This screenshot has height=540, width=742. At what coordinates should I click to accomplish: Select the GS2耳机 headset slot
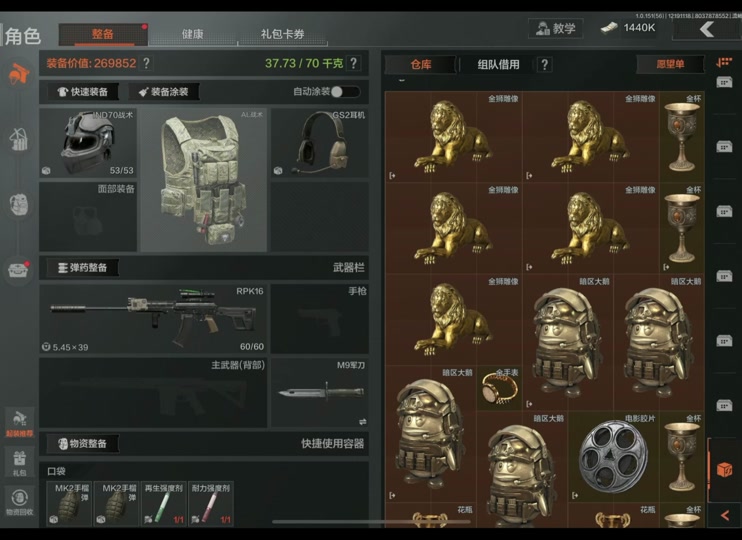(x=319, y=143)
